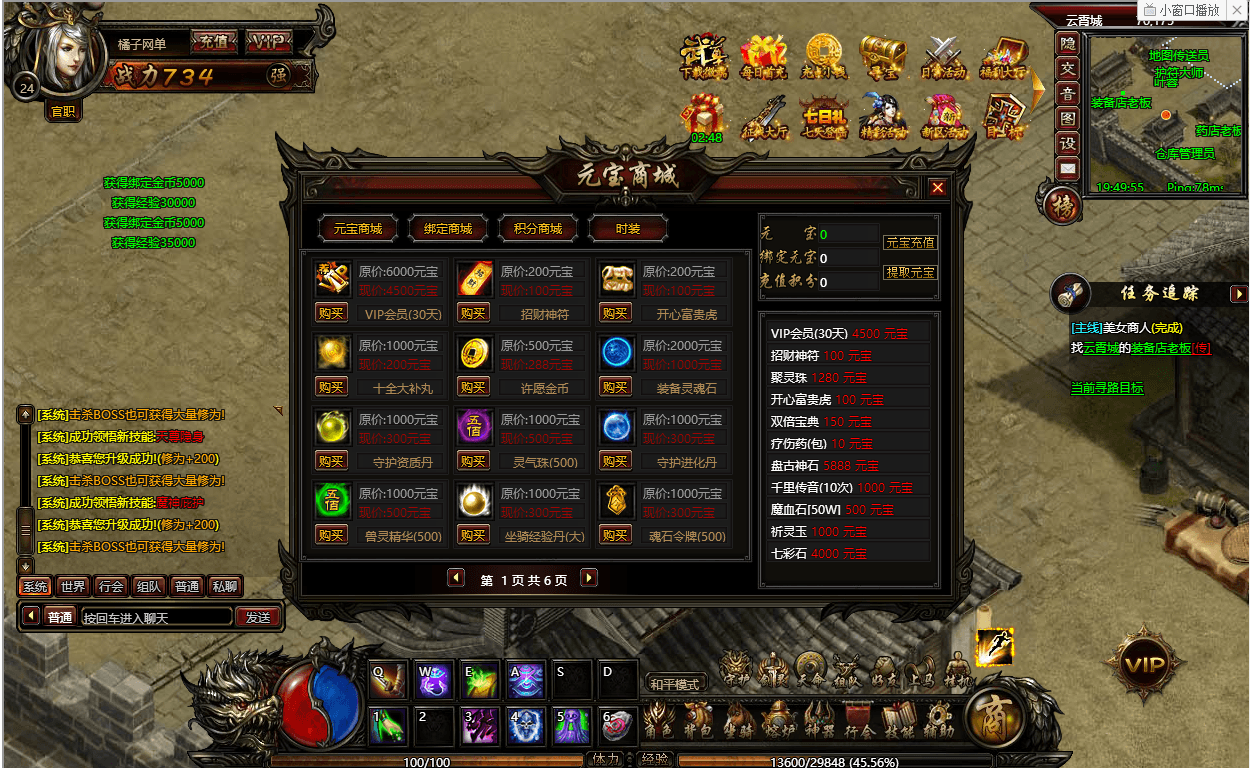Screen dimensions: 1250x768
Task: Switch chat to the 世界 channel
Action: pyautogui.click(x=72, y=587)
